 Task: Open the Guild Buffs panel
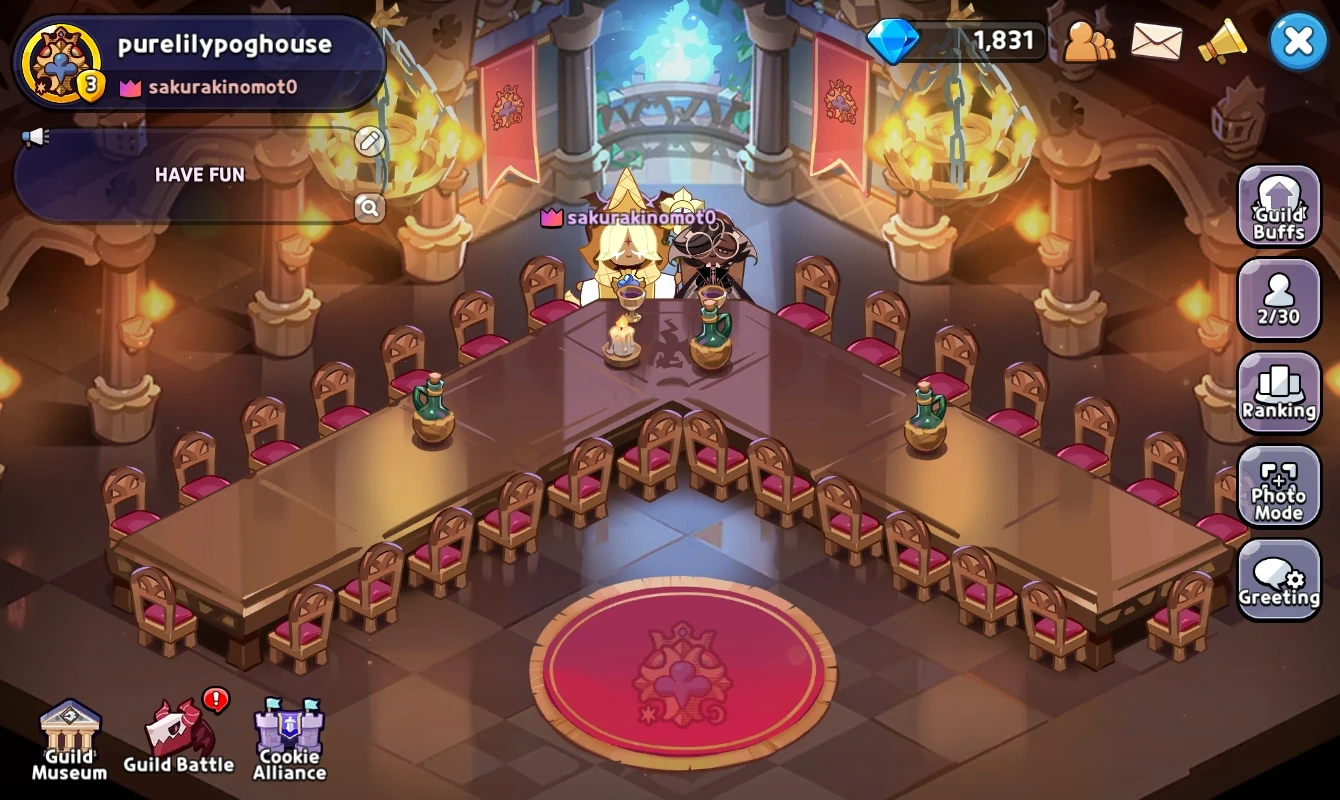1279,207
